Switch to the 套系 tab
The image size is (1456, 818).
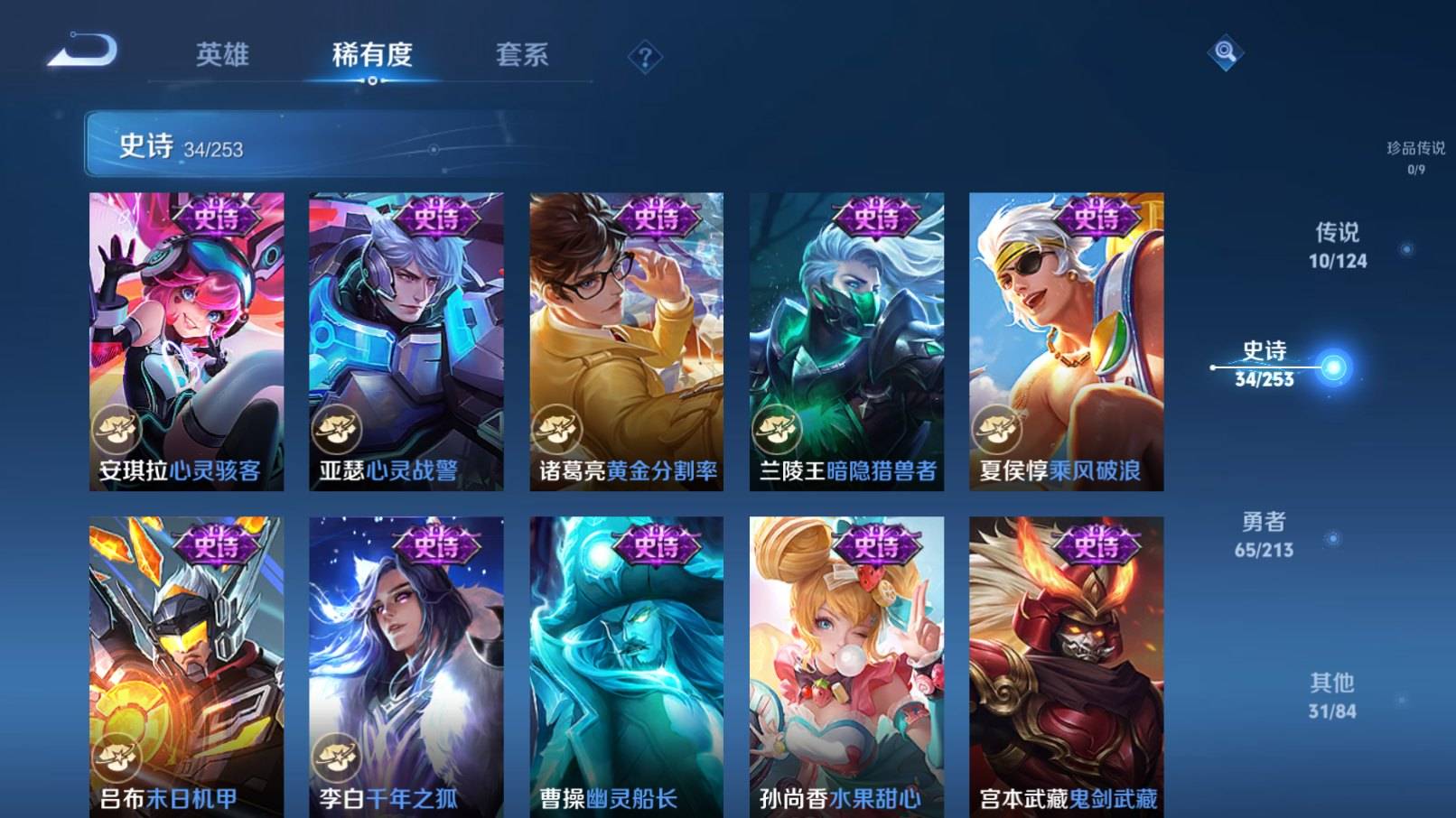pos(522,56)
